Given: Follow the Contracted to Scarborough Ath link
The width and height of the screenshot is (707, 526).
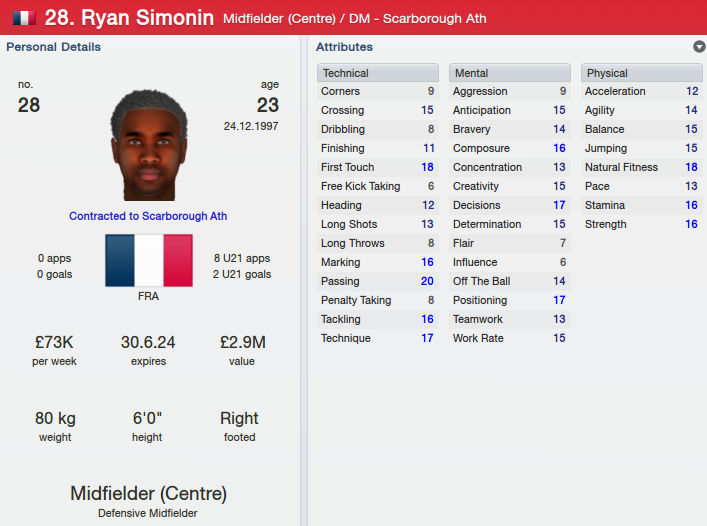Looking at the screenshot, I should 148,216.
